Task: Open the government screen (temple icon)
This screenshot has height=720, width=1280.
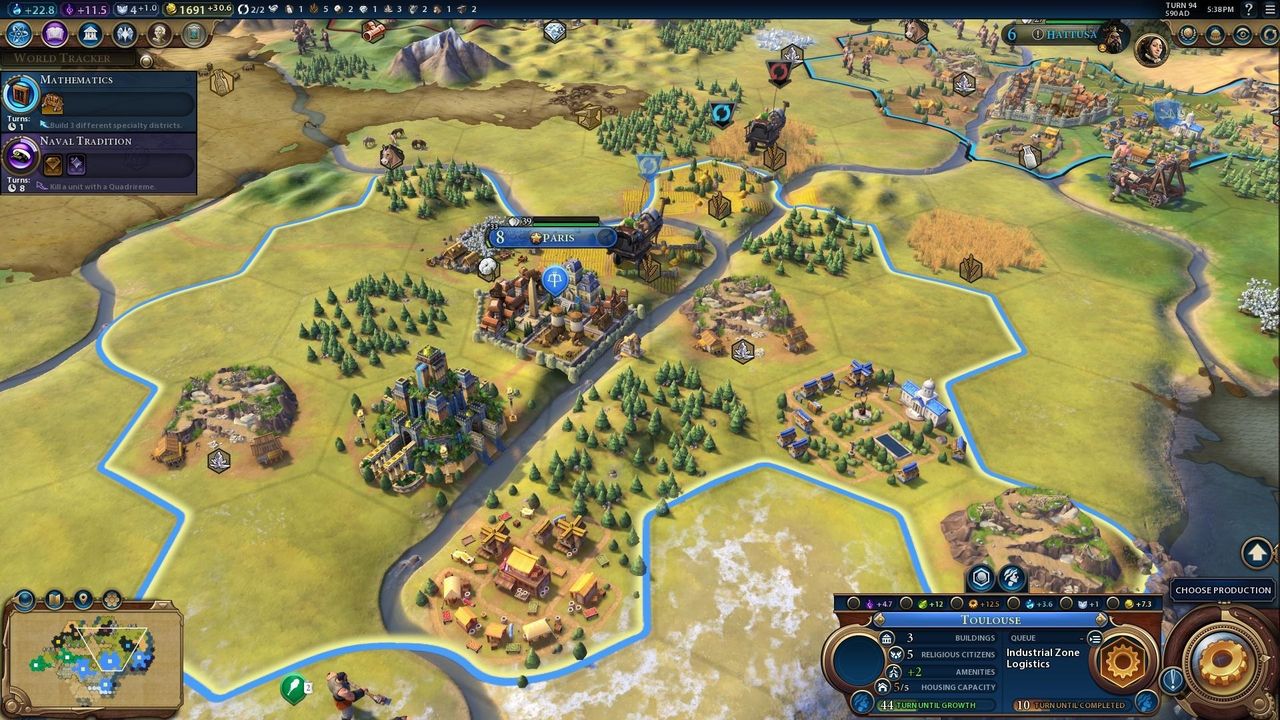Action: 89,34
